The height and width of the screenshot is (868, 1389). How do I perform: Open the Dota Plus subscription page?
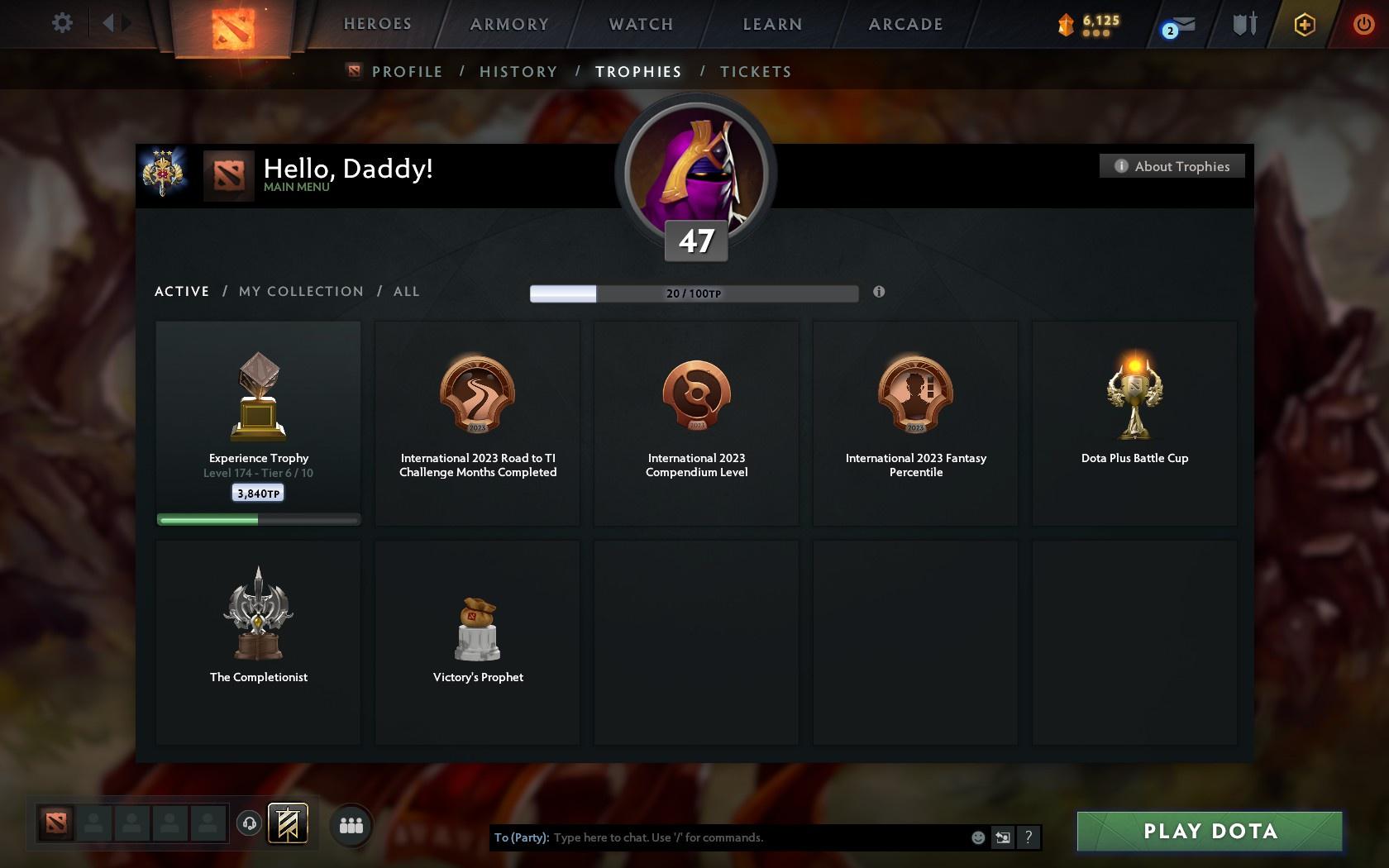(1305, 24)
